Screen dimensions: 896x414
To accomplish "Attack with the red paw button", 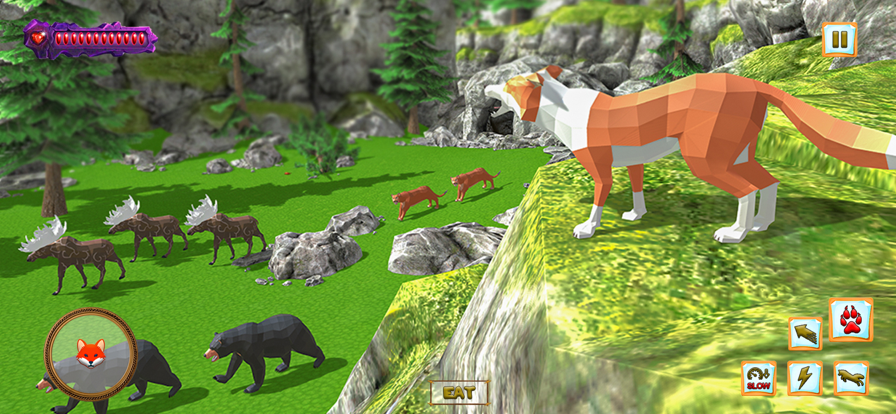I will pos(851,320).
